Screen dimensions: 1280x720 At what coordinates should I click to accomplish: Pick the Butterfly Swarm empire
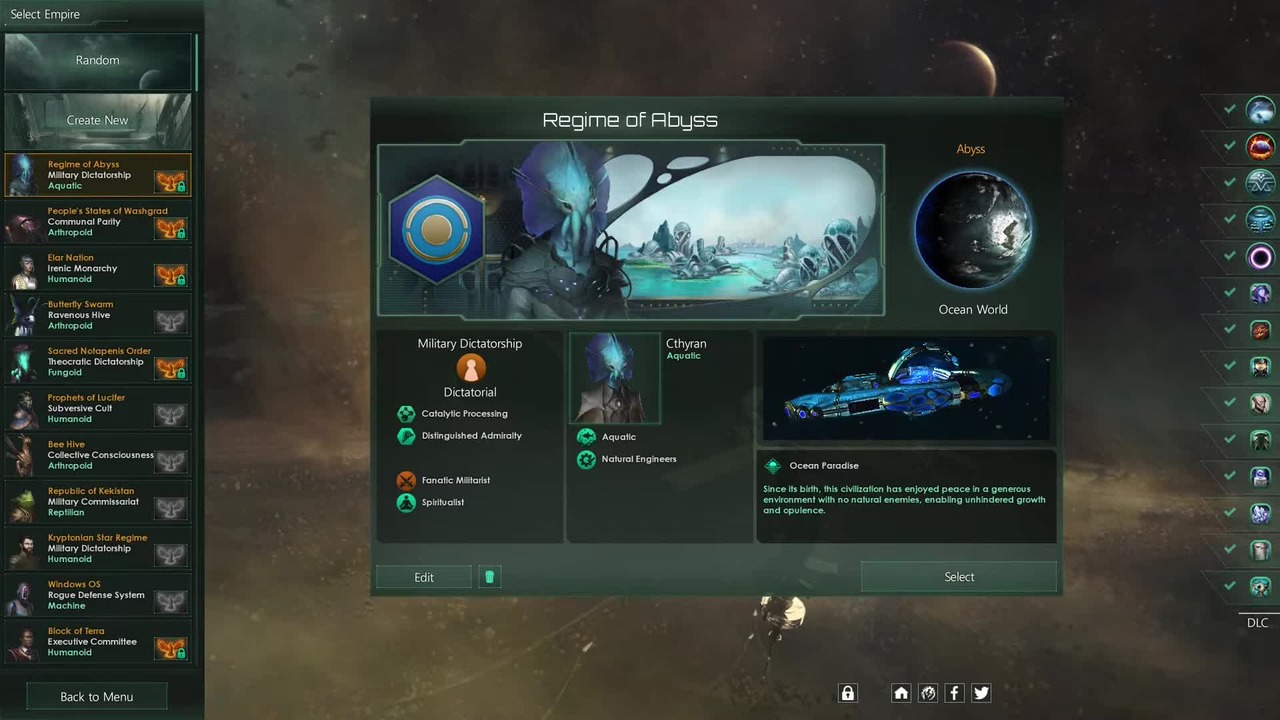tap(97, 315)
